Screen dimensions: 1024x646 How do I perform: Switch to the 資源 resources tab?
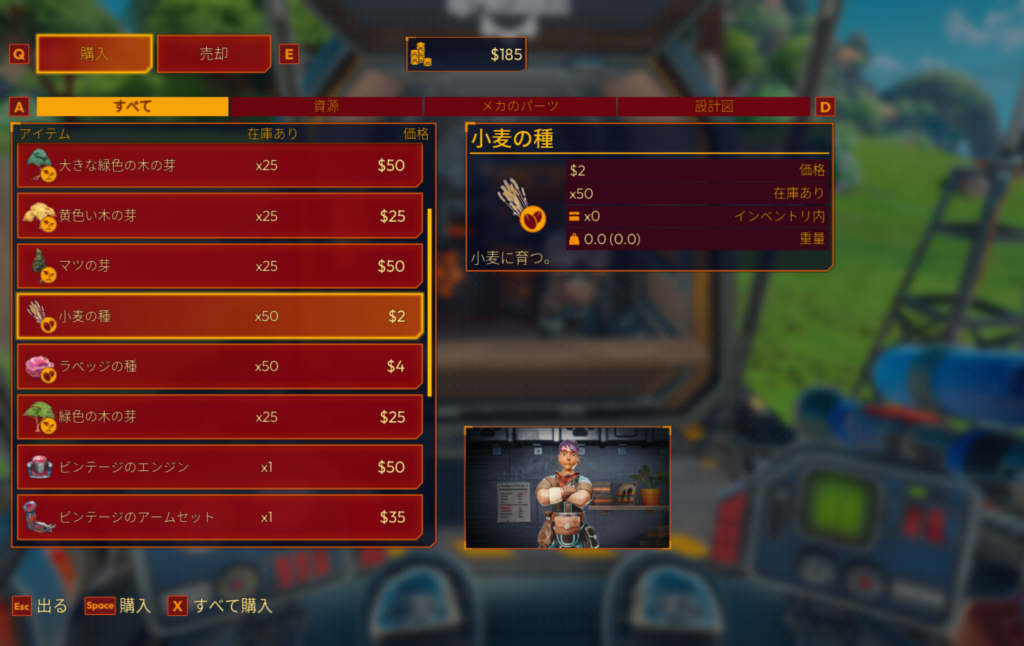[326, 106]
